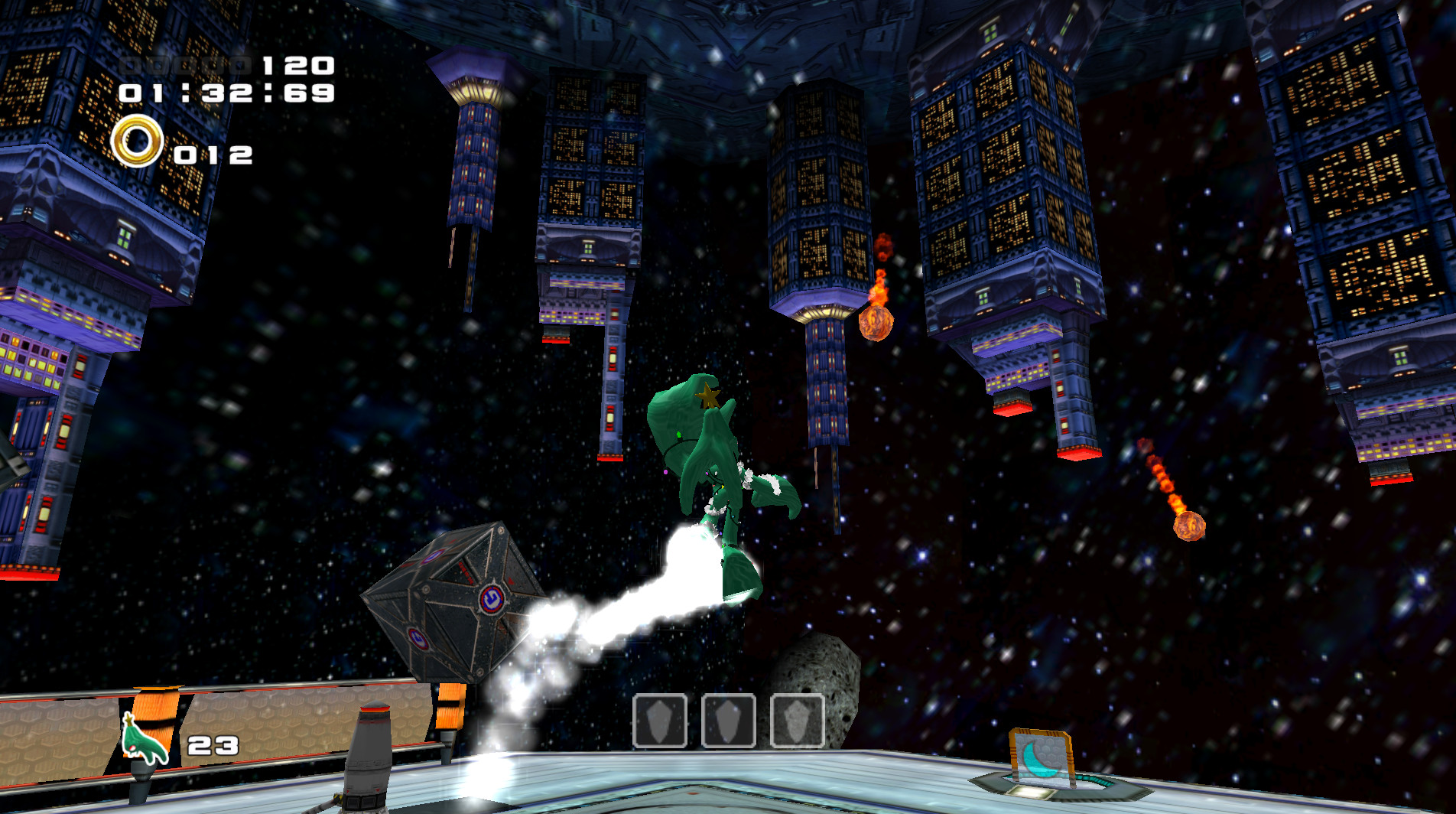Image resolution: width=1456 pixels, height=814 pixels.
Task: Toggle the rightmost score slot marker
Action: [242, 66]
